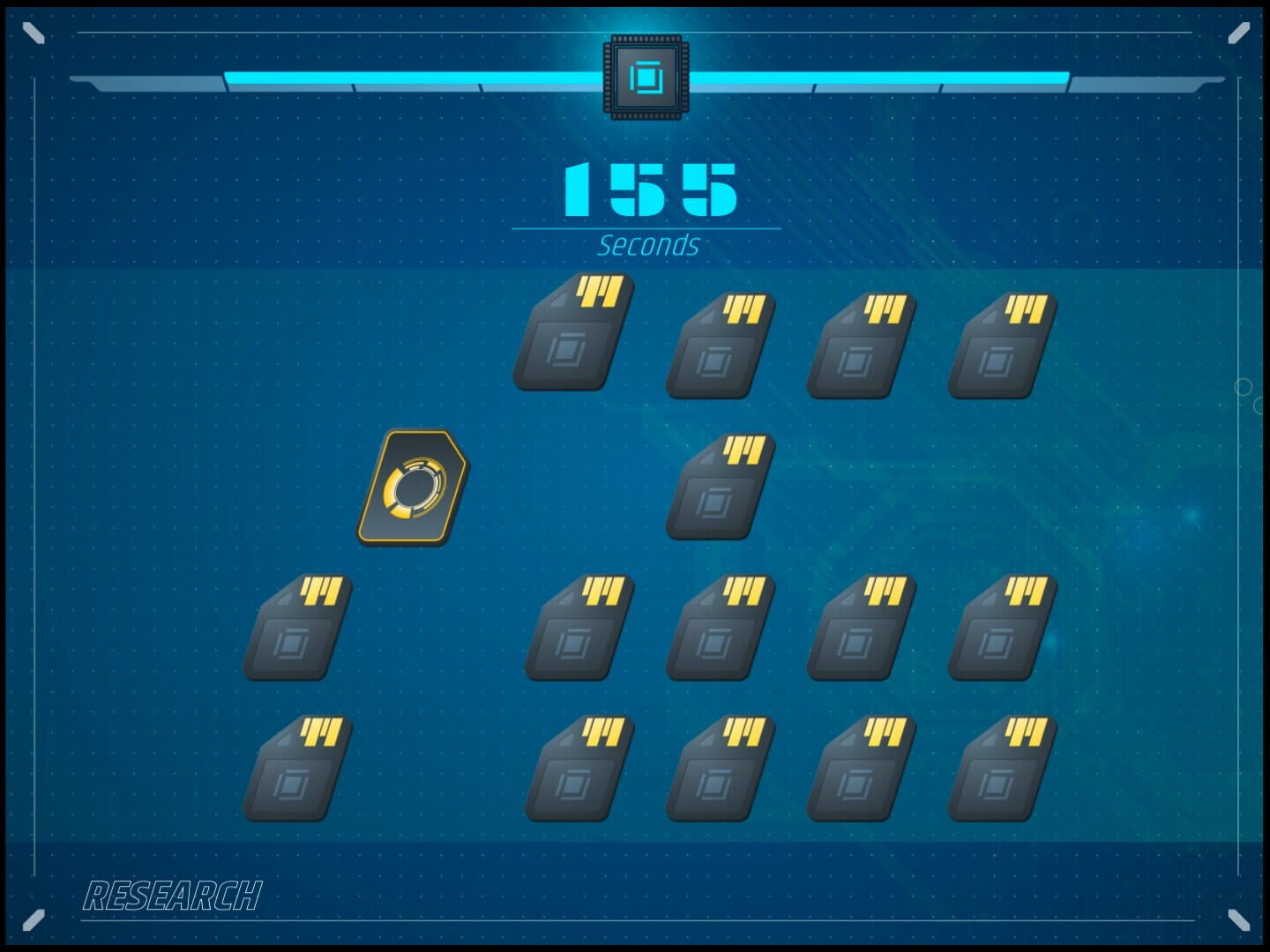
Task: Click the CPU chip icon at the top
Action: [645, 79]
